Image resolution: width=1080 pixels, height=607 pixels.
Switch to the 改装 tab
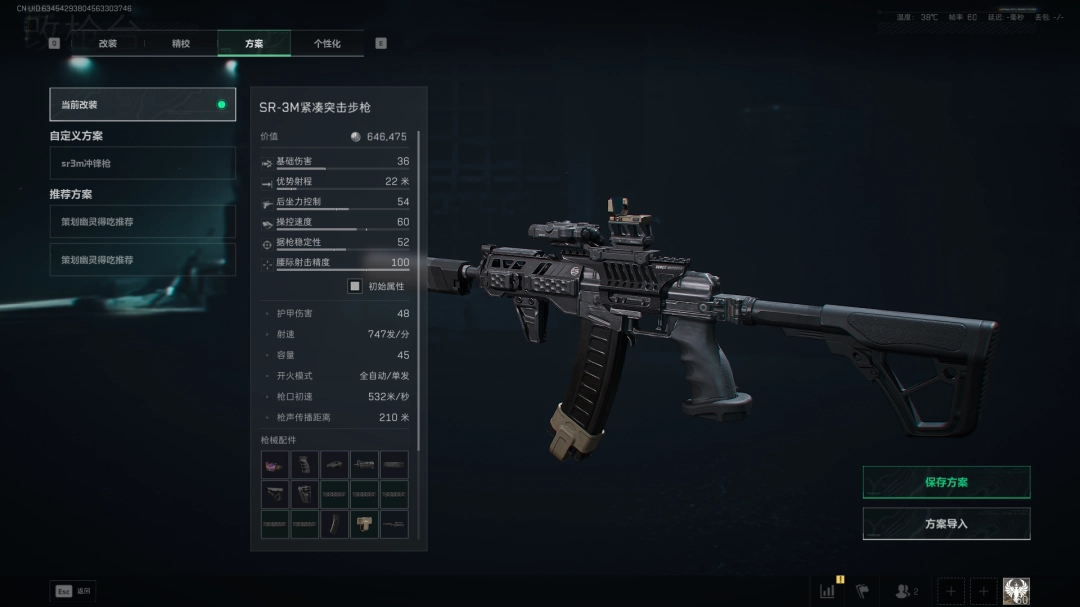pos(107,44)
